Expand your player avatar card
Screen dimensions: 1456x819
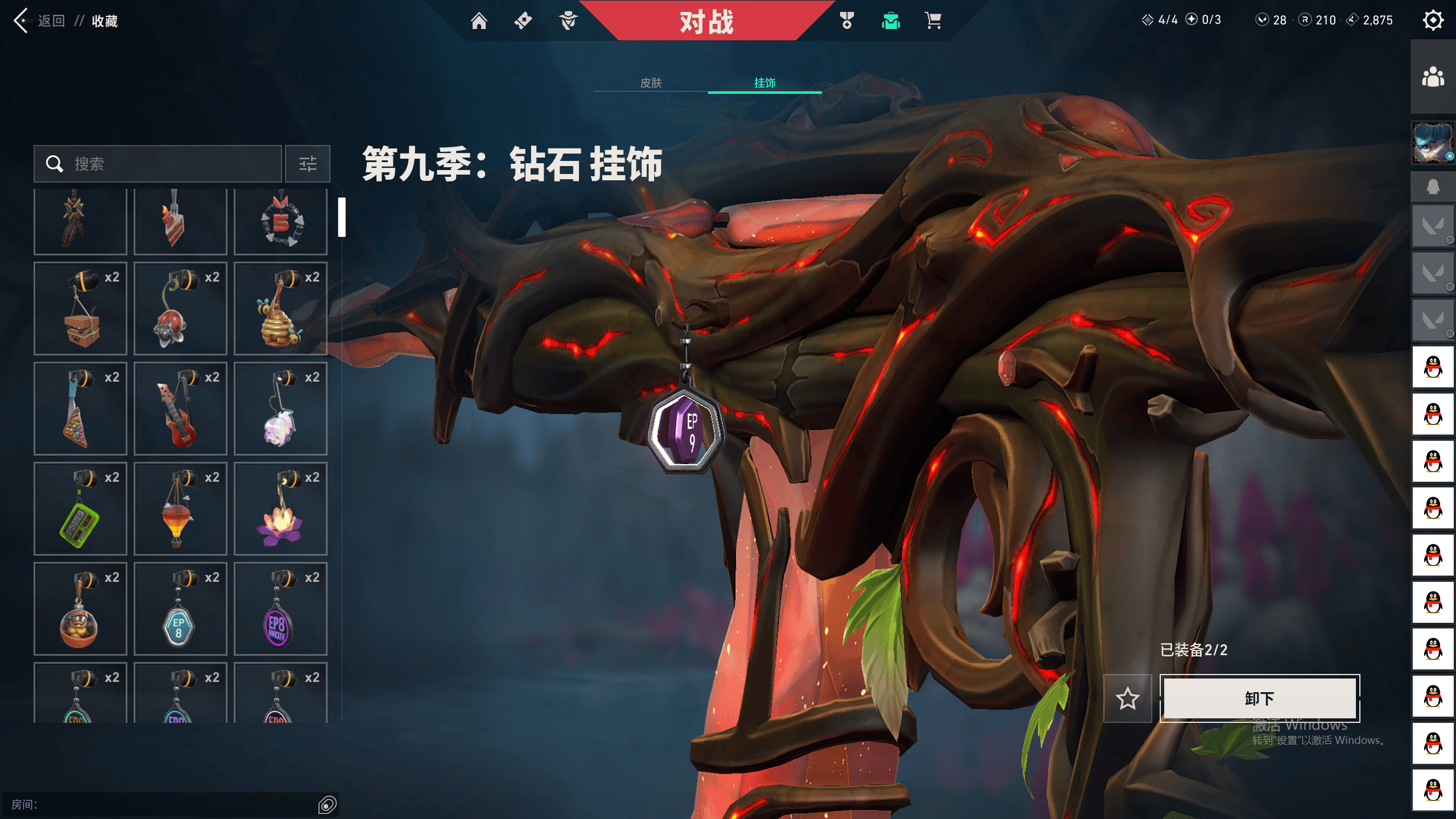point(1432,143)
